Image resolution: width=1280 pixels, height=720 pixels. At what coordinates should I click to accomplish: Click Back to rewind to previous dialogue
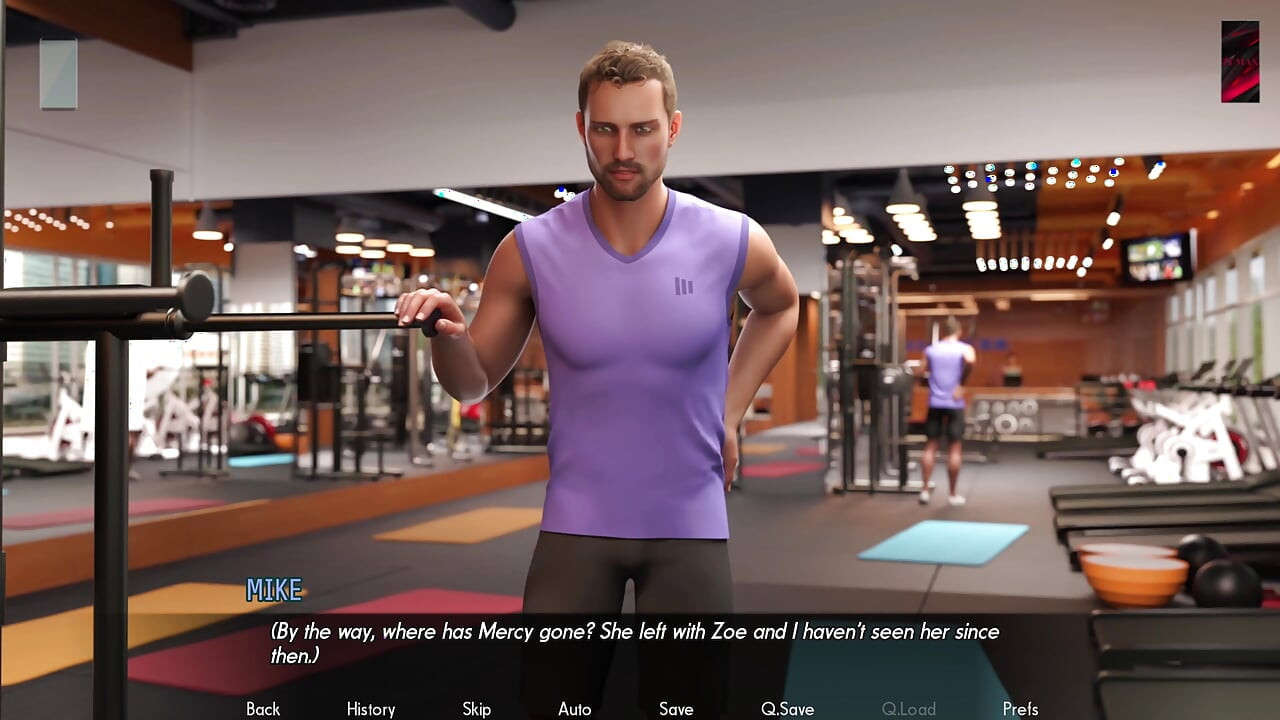[x=262, y=708]
